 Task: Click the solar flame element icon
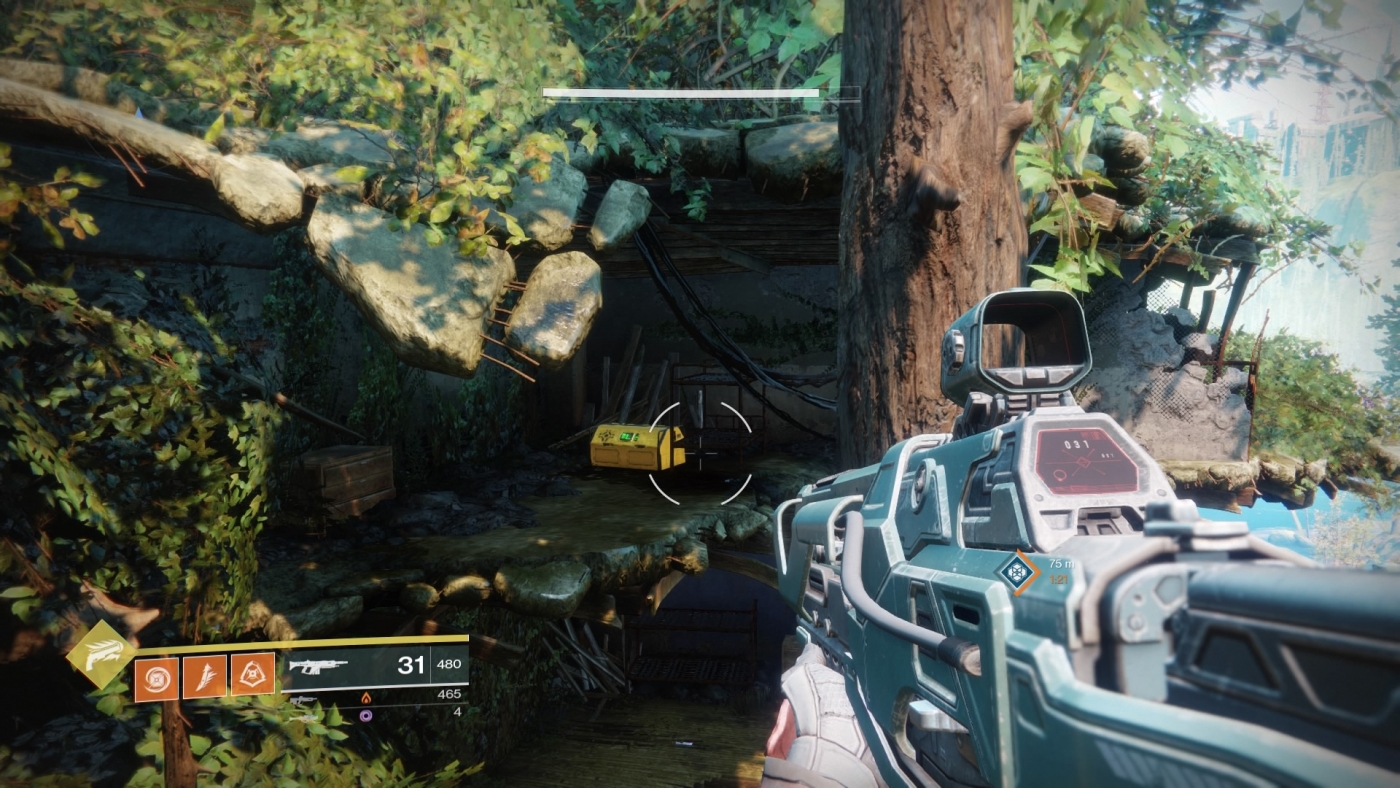[366, 699]
